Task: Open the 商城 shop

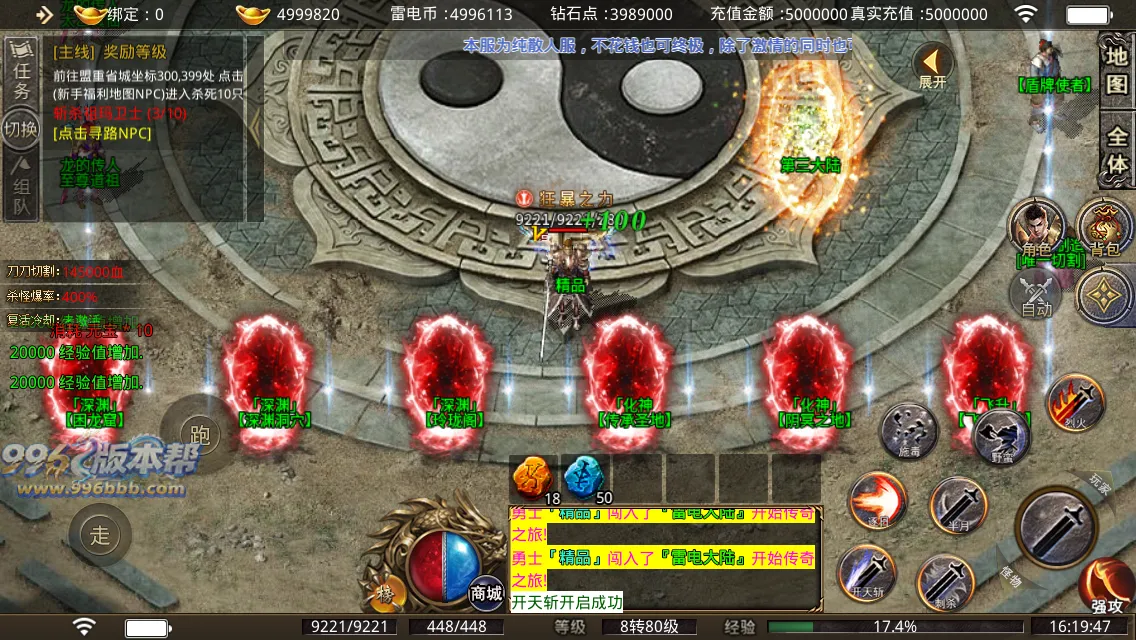Action: [487, 590]
